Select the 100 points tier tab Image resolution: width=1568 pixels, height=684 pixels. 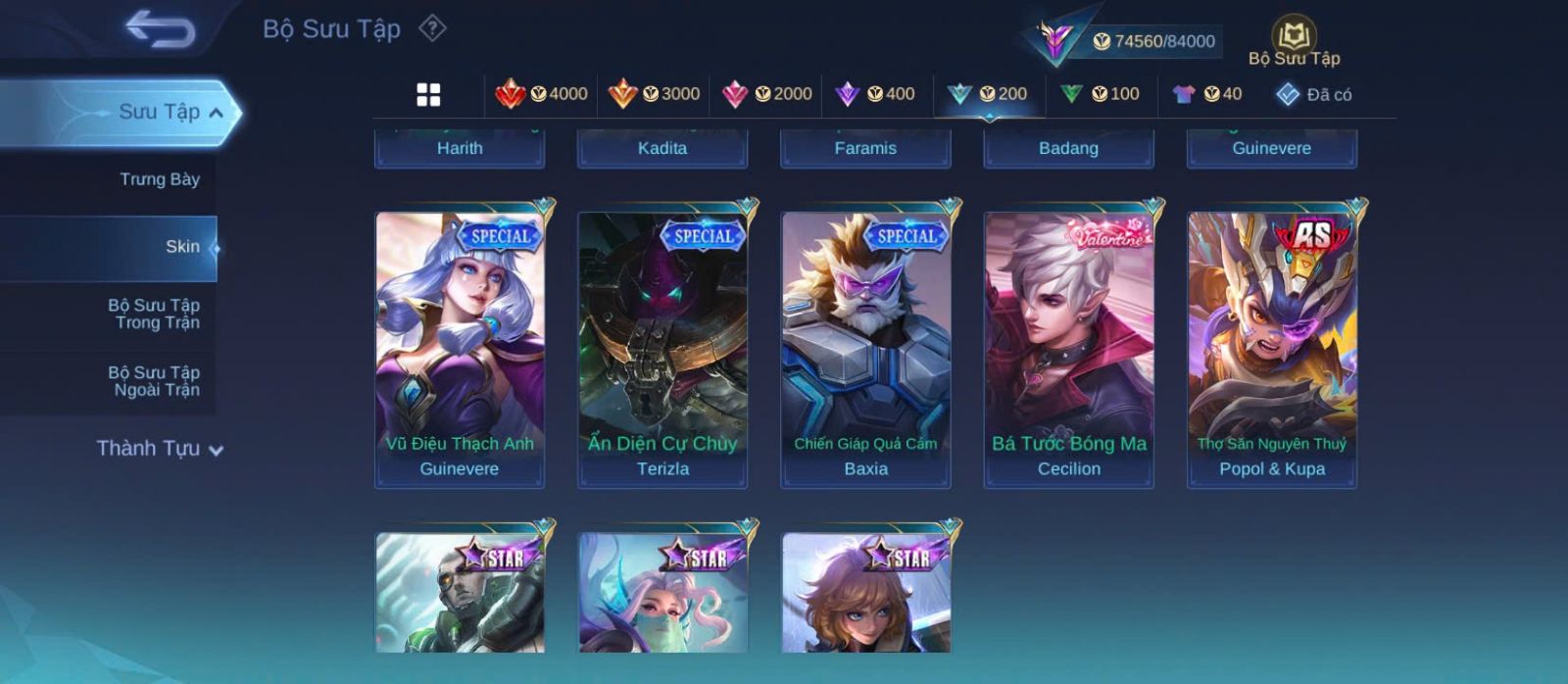pyautogui.click(x=1100, y=94)
